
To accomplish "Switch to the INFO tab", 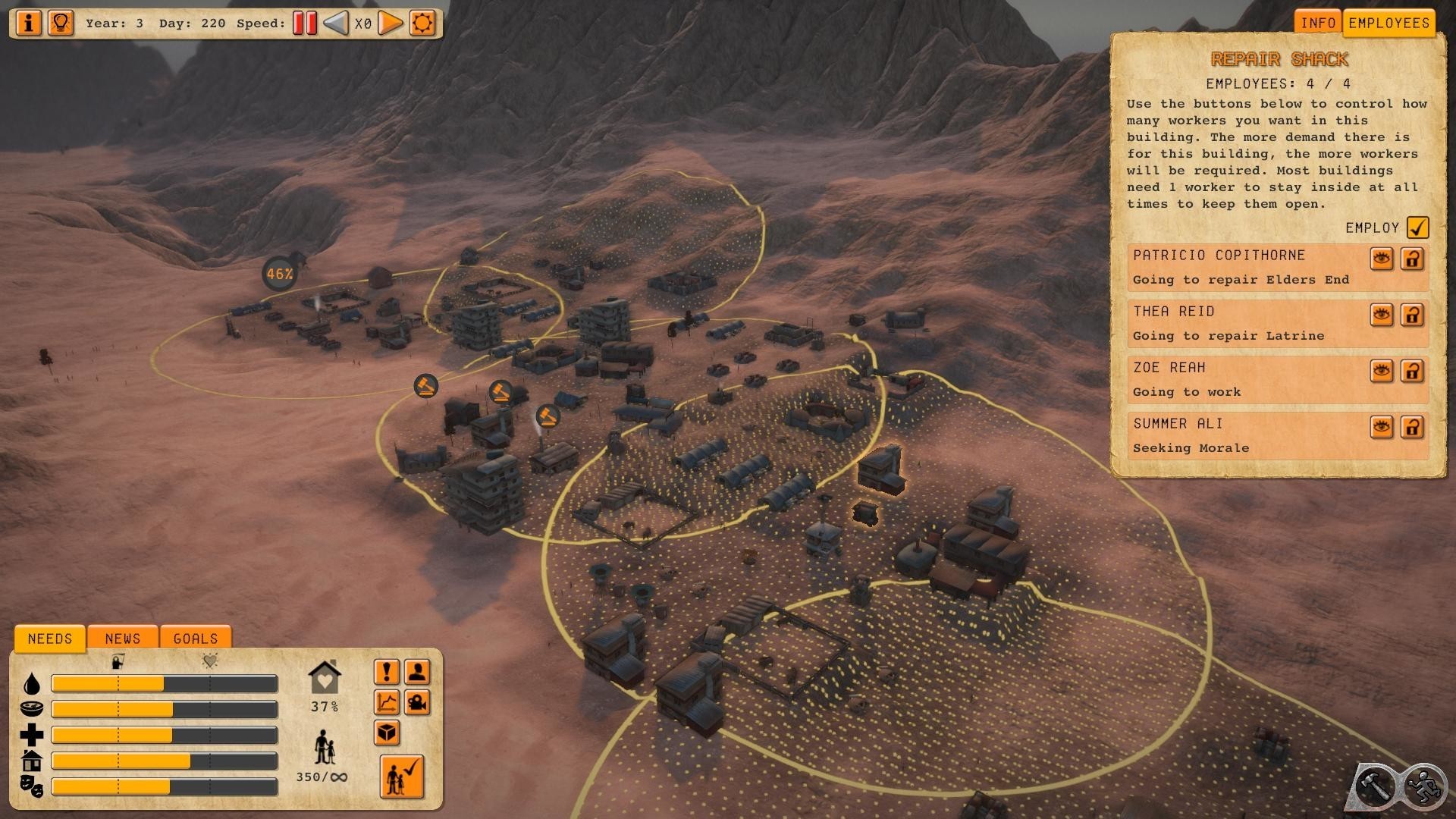I will [x=1318, y=23].
